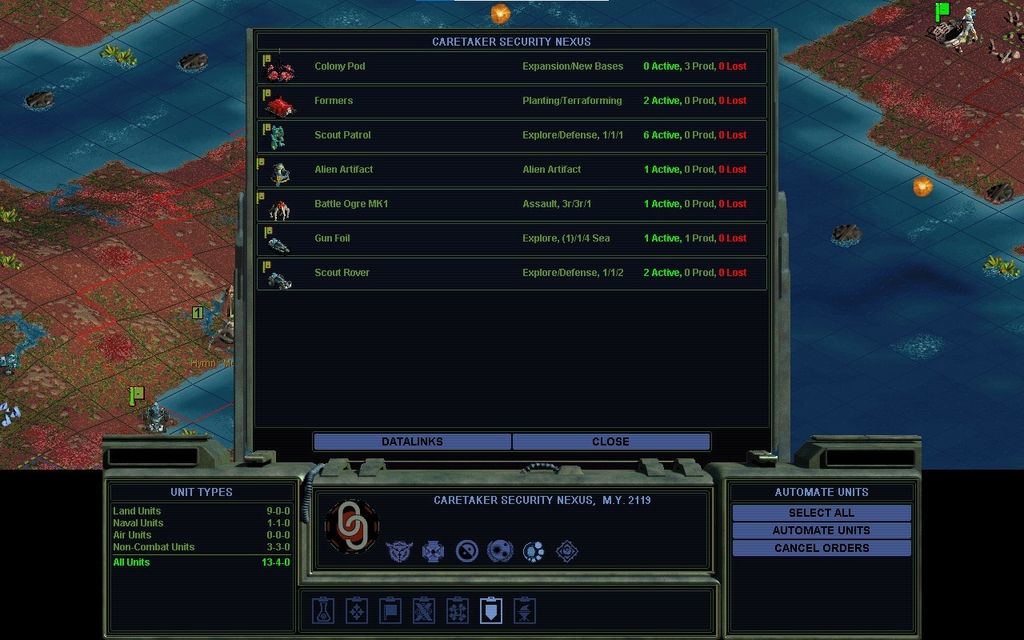
Task: Open the goblet clipboard report icon
Action: 524,610
